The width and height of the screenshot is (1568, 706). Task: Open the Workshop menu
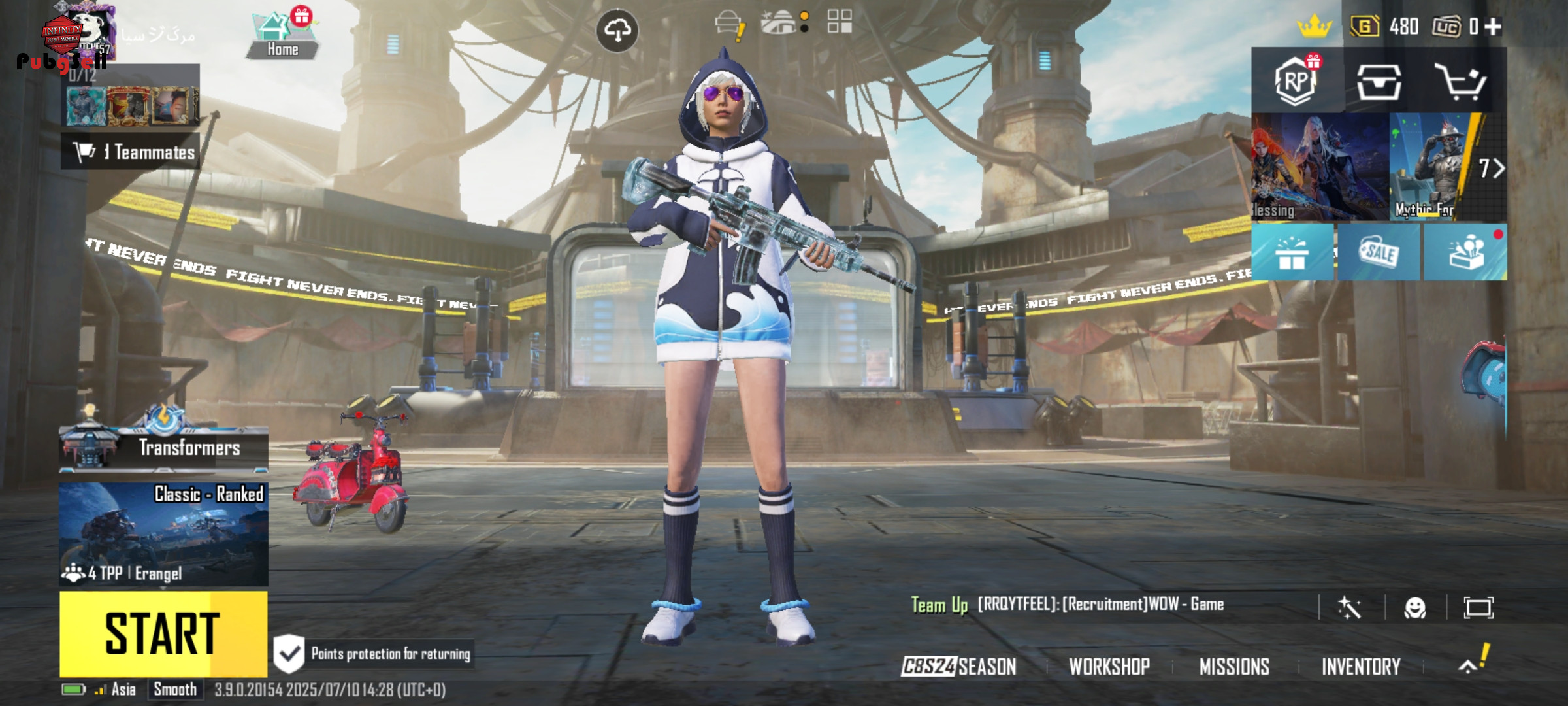(x=1109, y=666)
